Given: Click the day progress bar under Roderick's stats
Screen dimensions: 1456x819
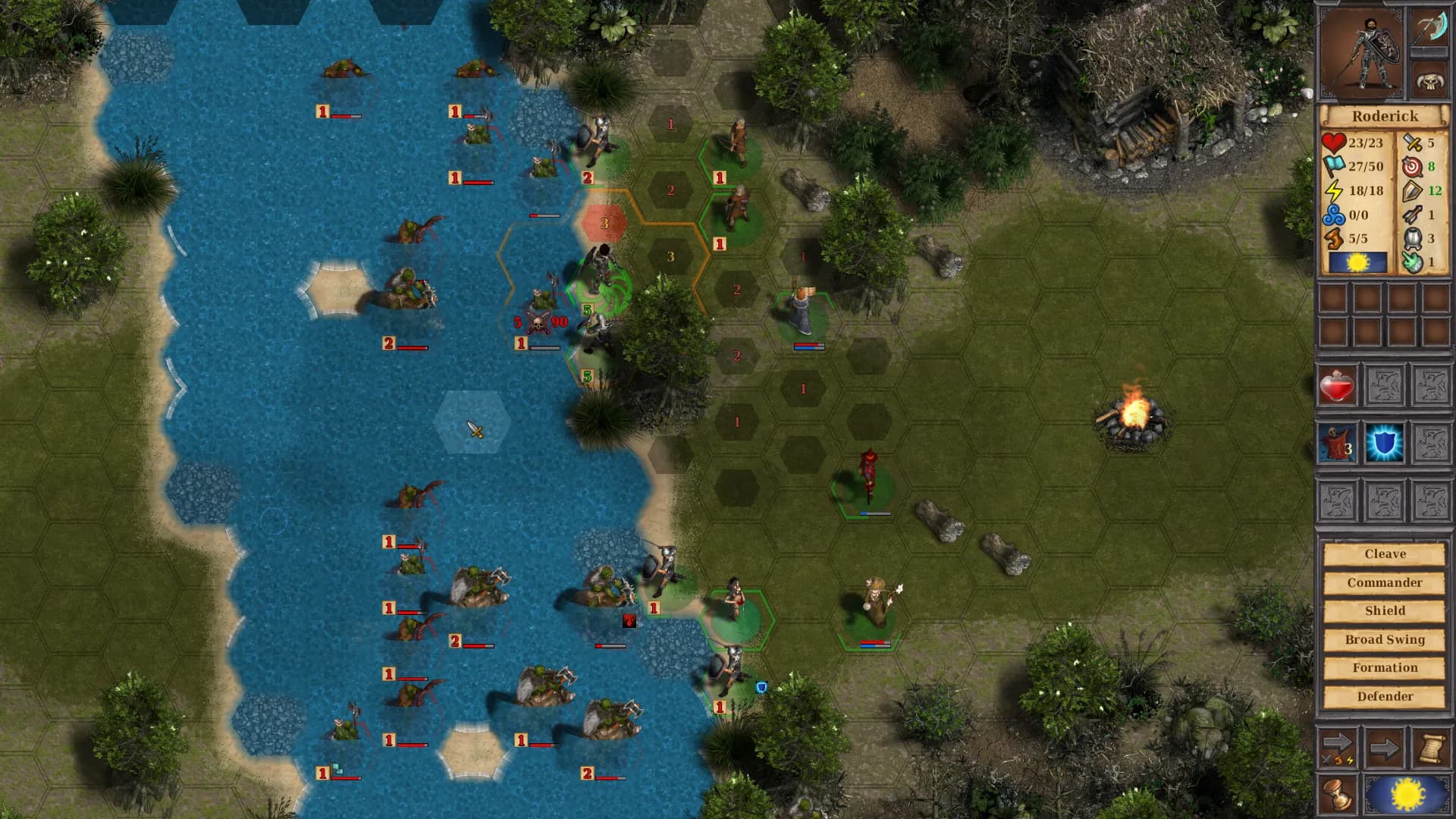Looking at the screenshot, I should [1357, 262].
